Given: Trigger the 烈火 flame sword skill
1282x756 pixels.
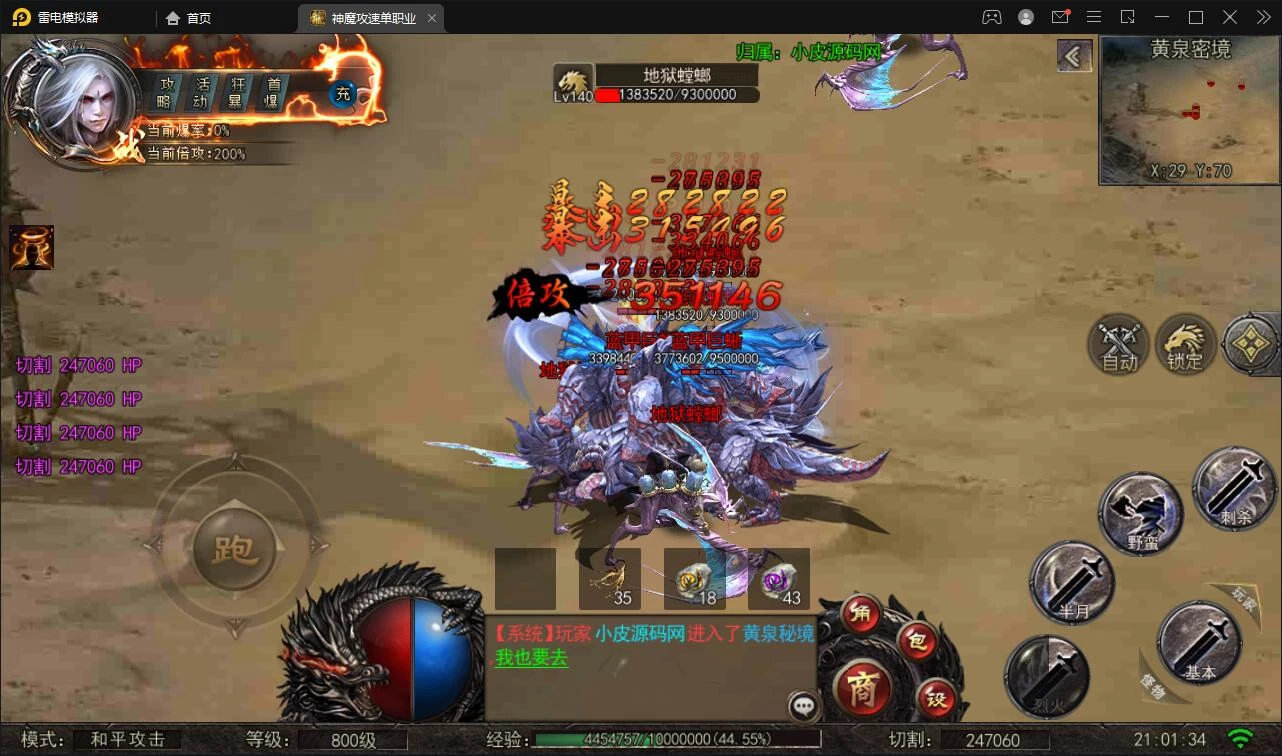Looking at the screenshot, I should (x=1046, y=675).
